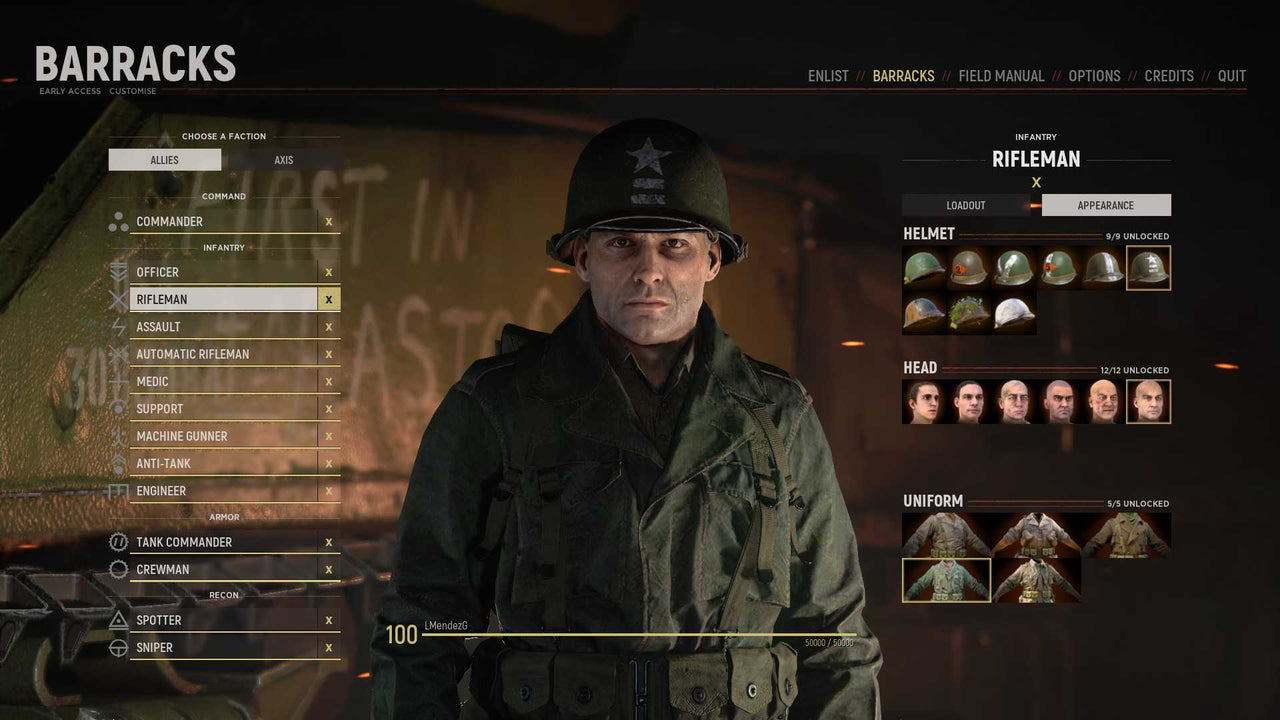Toggle the X next to Rifleman
The image size is (1280, 720).
pyautogui.click(x=329, y=299)
